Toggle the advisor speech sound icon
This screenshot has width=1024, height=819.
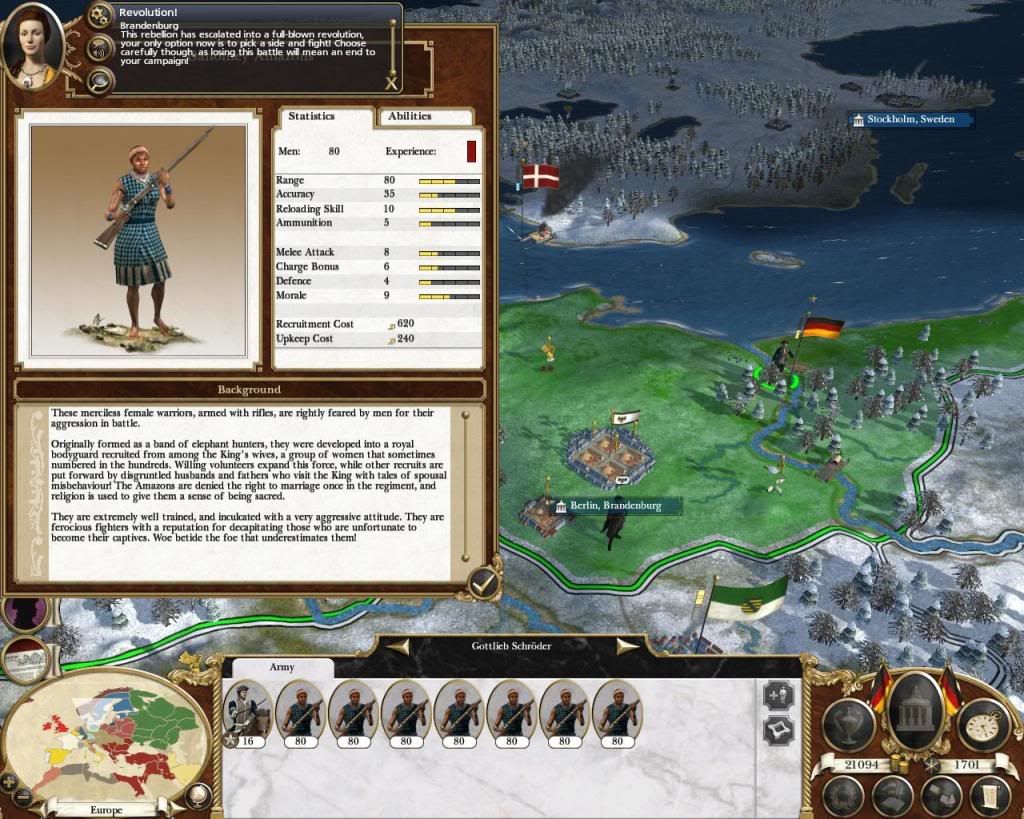coord(100,47)
